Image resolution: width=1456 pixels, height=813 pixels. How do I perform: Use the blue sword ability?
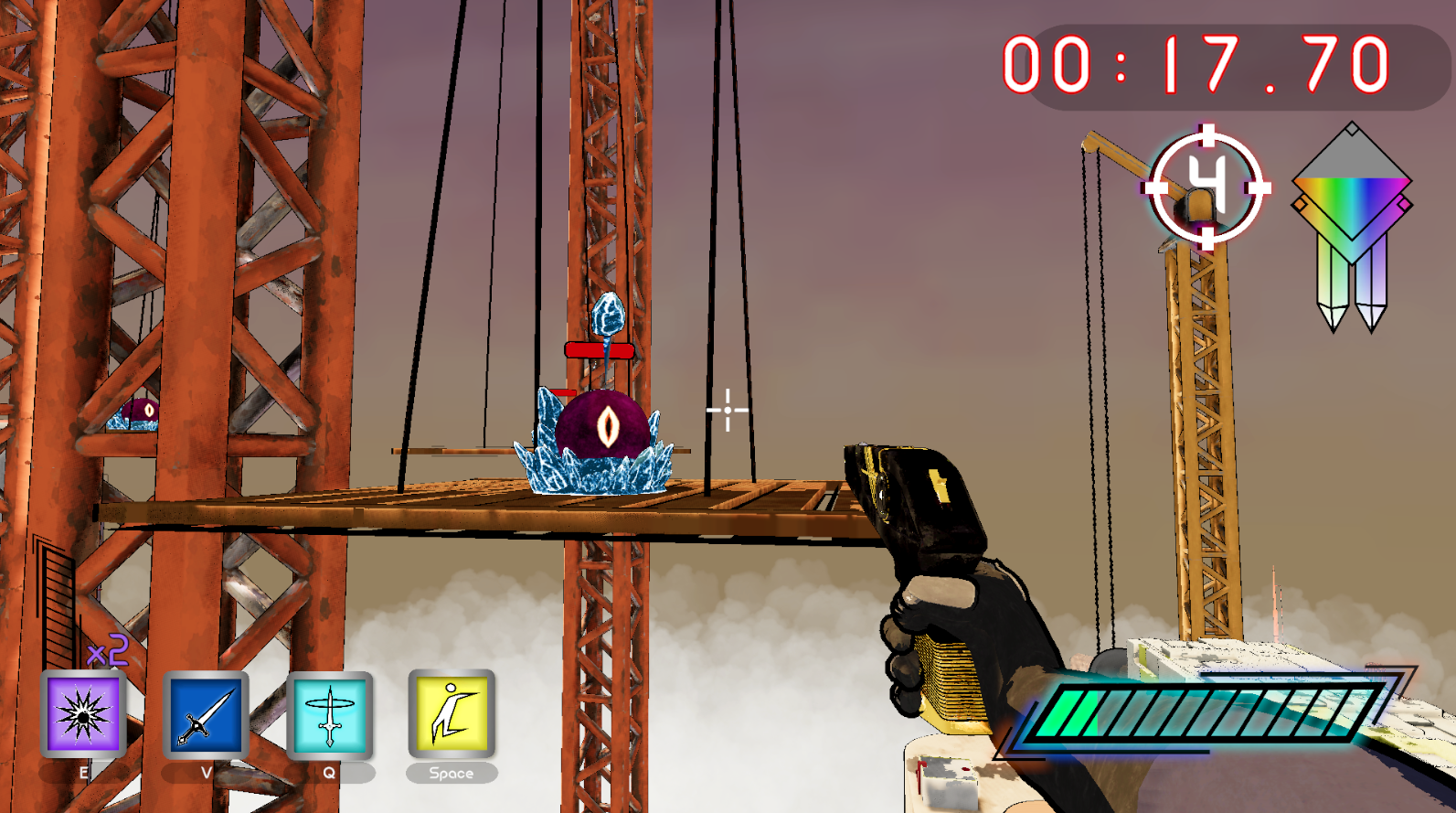coord(206,715)
